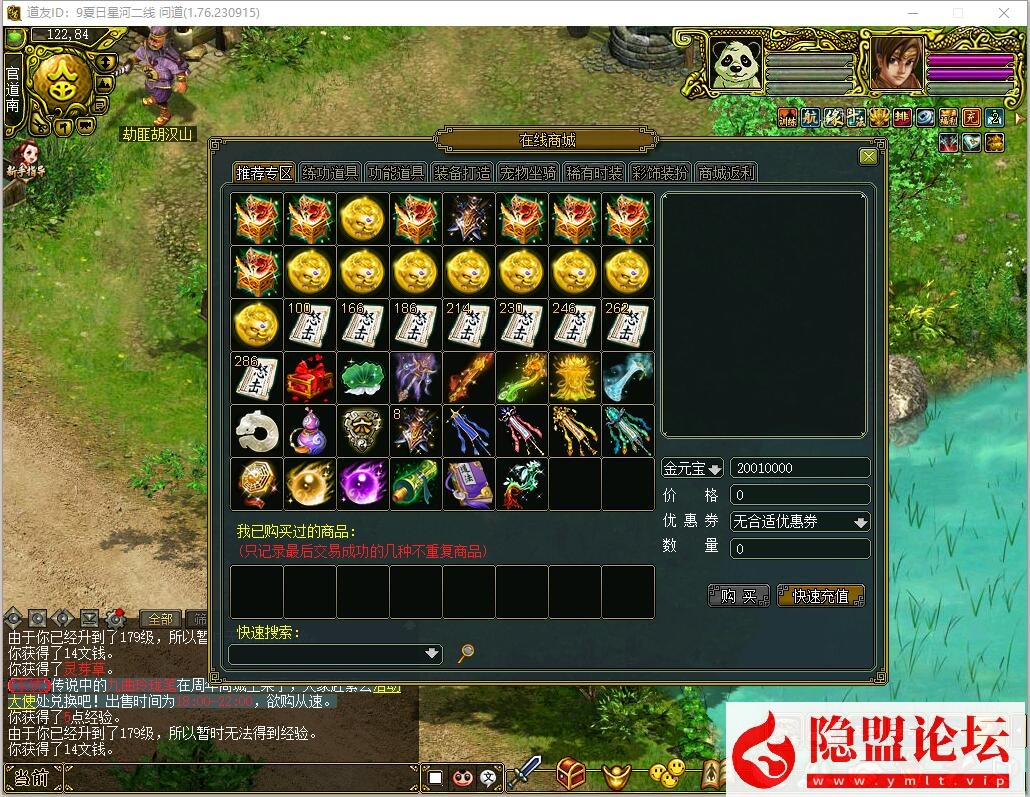Switch to the 练功道具 tab
Image resolution: width=1030 pixels, height=797 pixels.
330,172
